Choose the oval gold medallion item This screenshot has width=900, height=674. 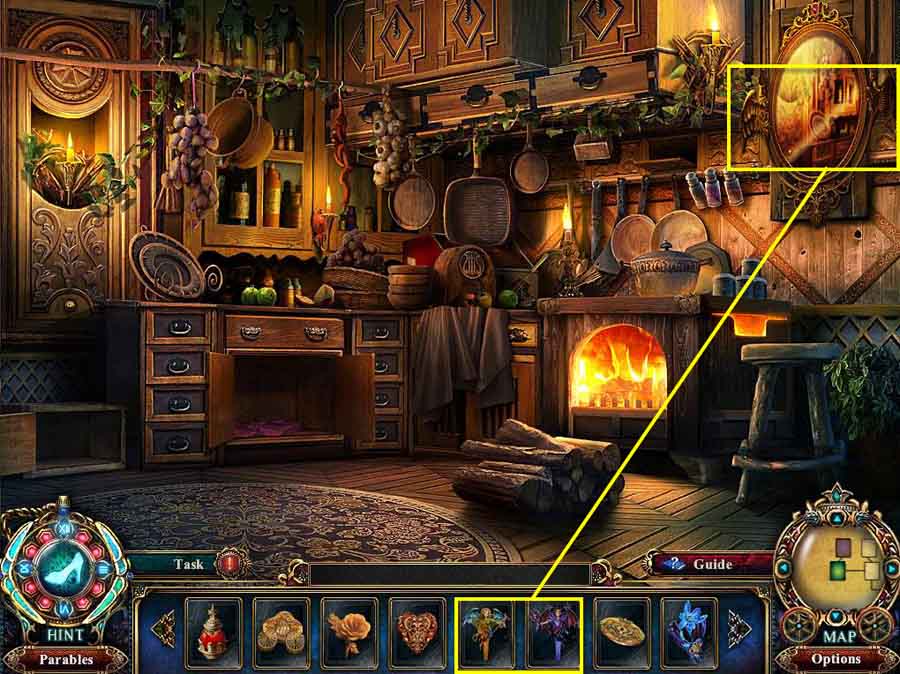[622, 631]
